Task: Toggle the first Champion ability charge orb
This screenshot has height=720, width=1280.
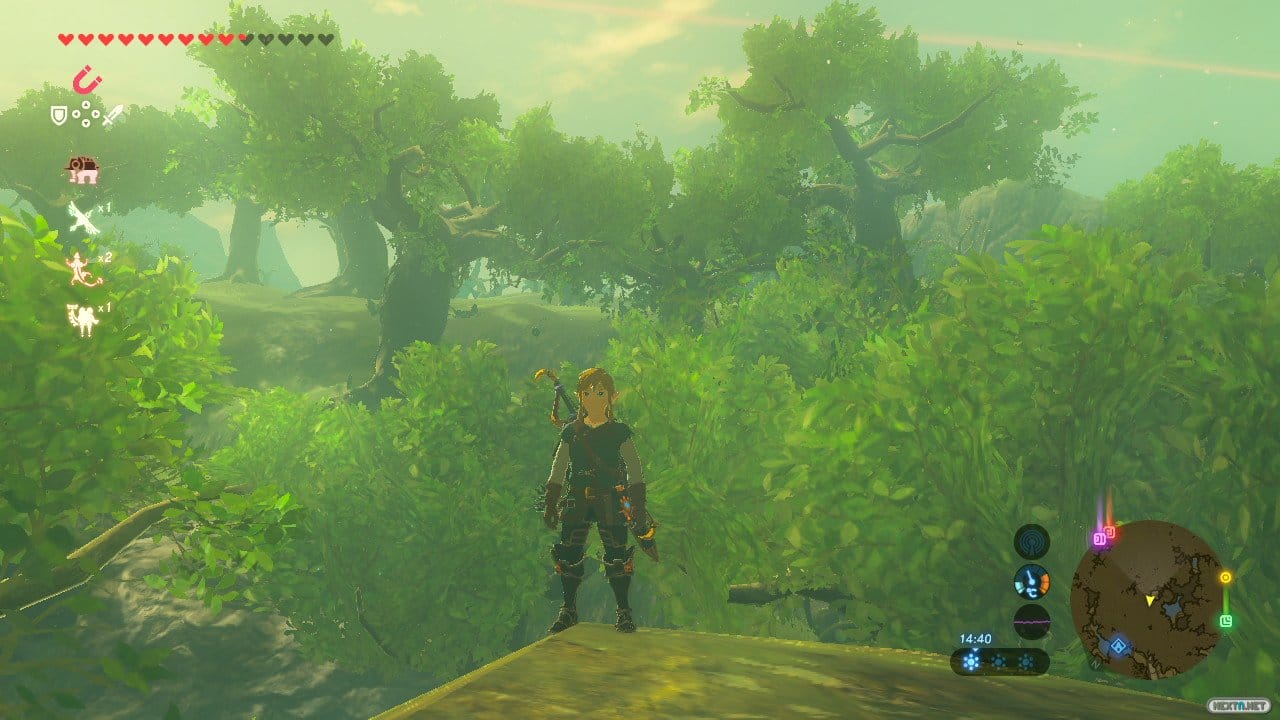Action: pyautogui.click(x=972, y=660)
